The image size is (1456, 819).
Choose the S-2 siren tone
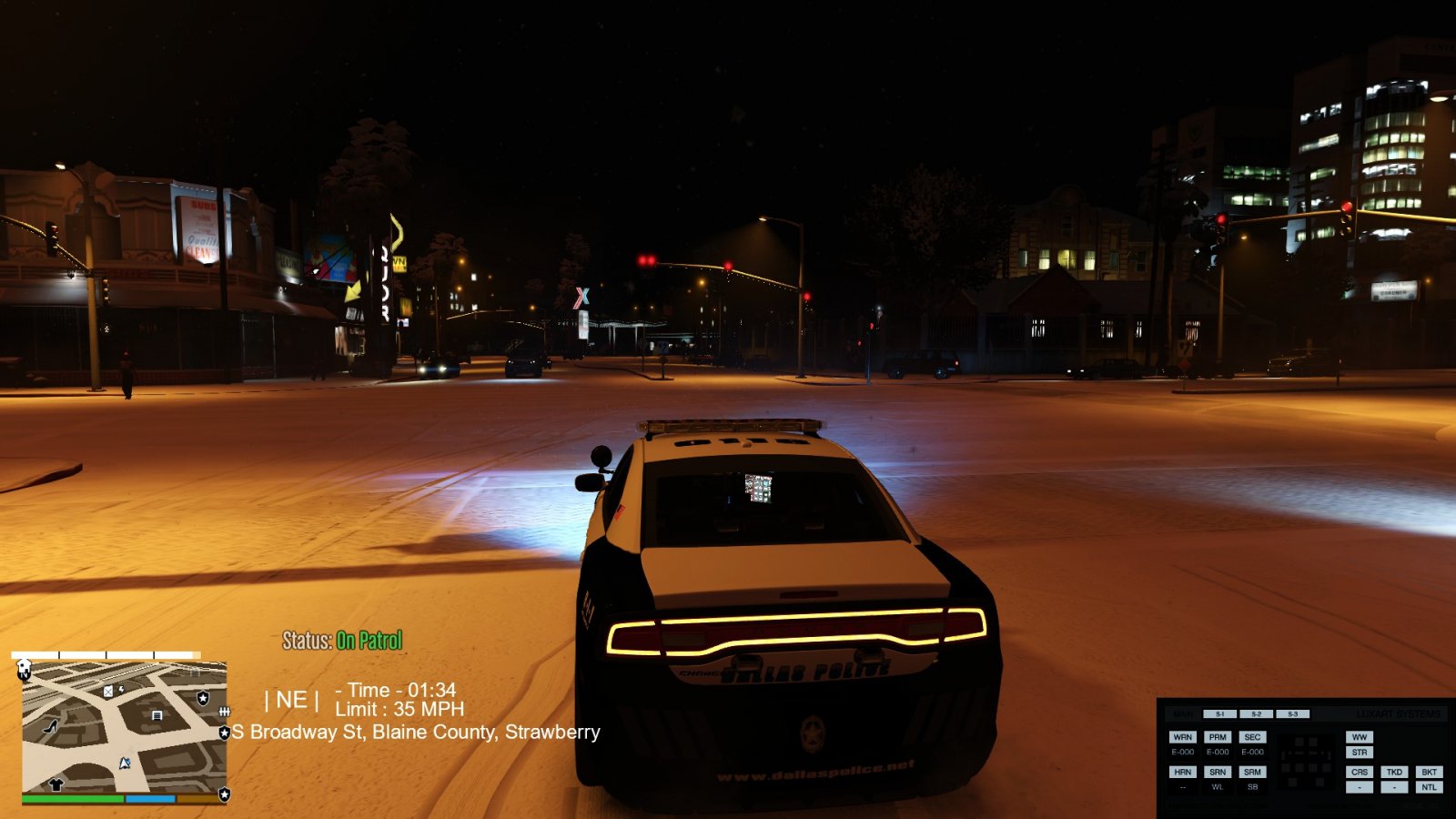[x=1256, y=714]
